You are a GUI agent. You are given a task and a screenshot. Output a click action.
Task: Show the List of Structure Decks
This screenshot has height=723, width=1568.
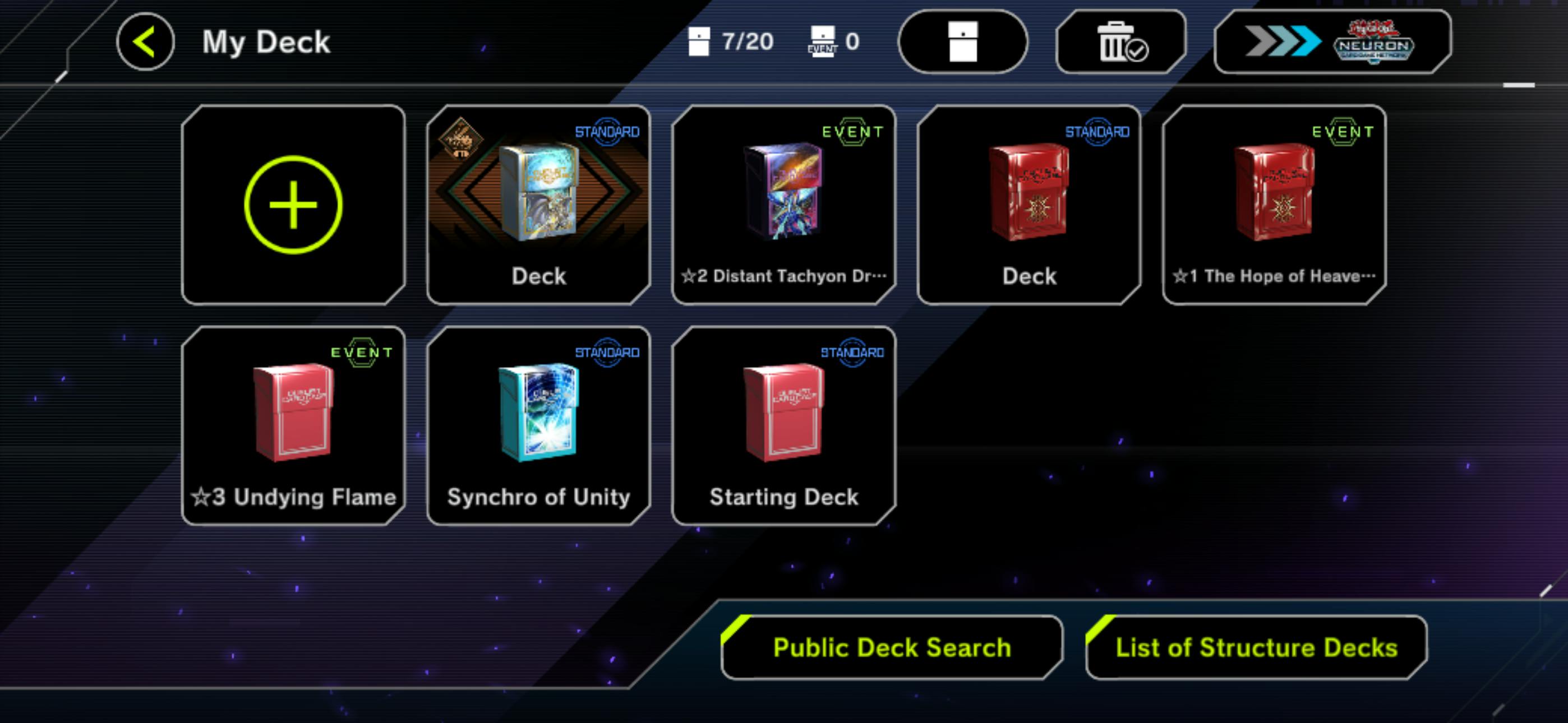pos(1256,647)
